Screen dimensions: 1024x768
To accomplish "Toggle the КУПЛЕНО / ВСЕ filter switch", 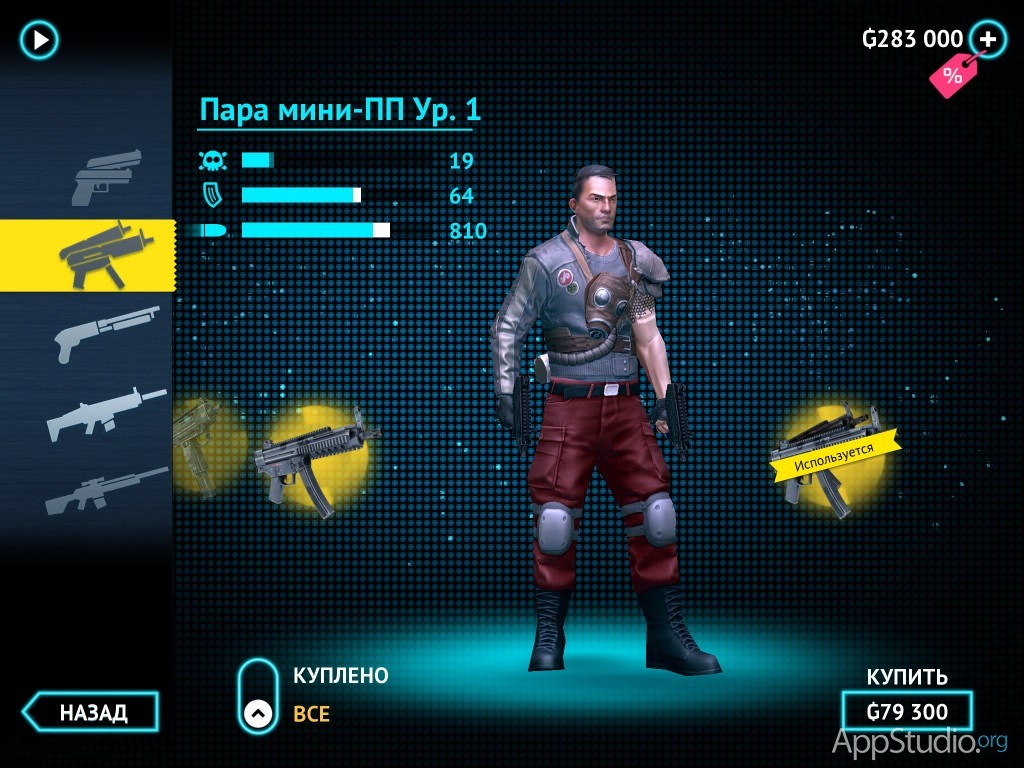I will pos(258,696).
